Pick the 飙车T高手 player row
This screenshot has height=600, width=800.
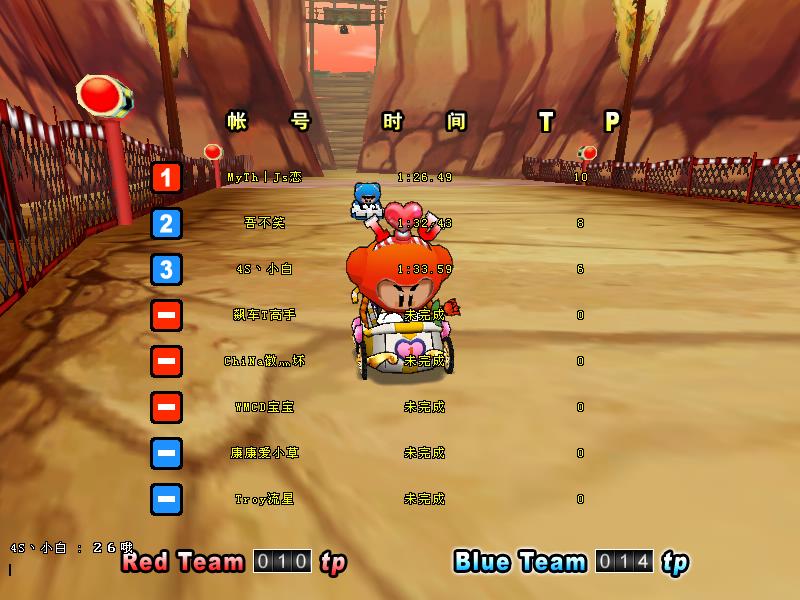pos(264,315)
